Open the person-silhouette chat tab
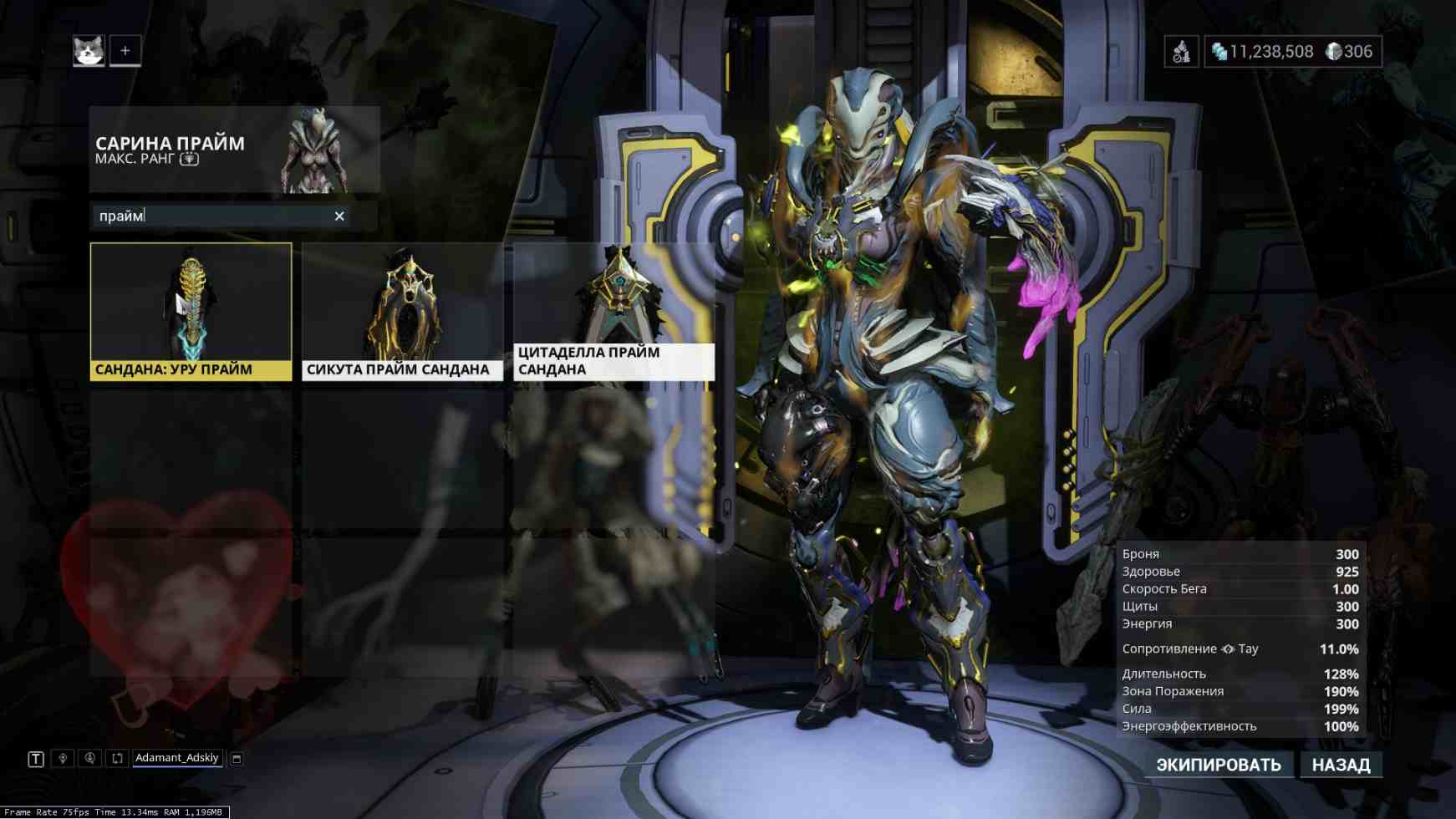Viewport: 1456px width, 819px height. (x=89, y=759)
